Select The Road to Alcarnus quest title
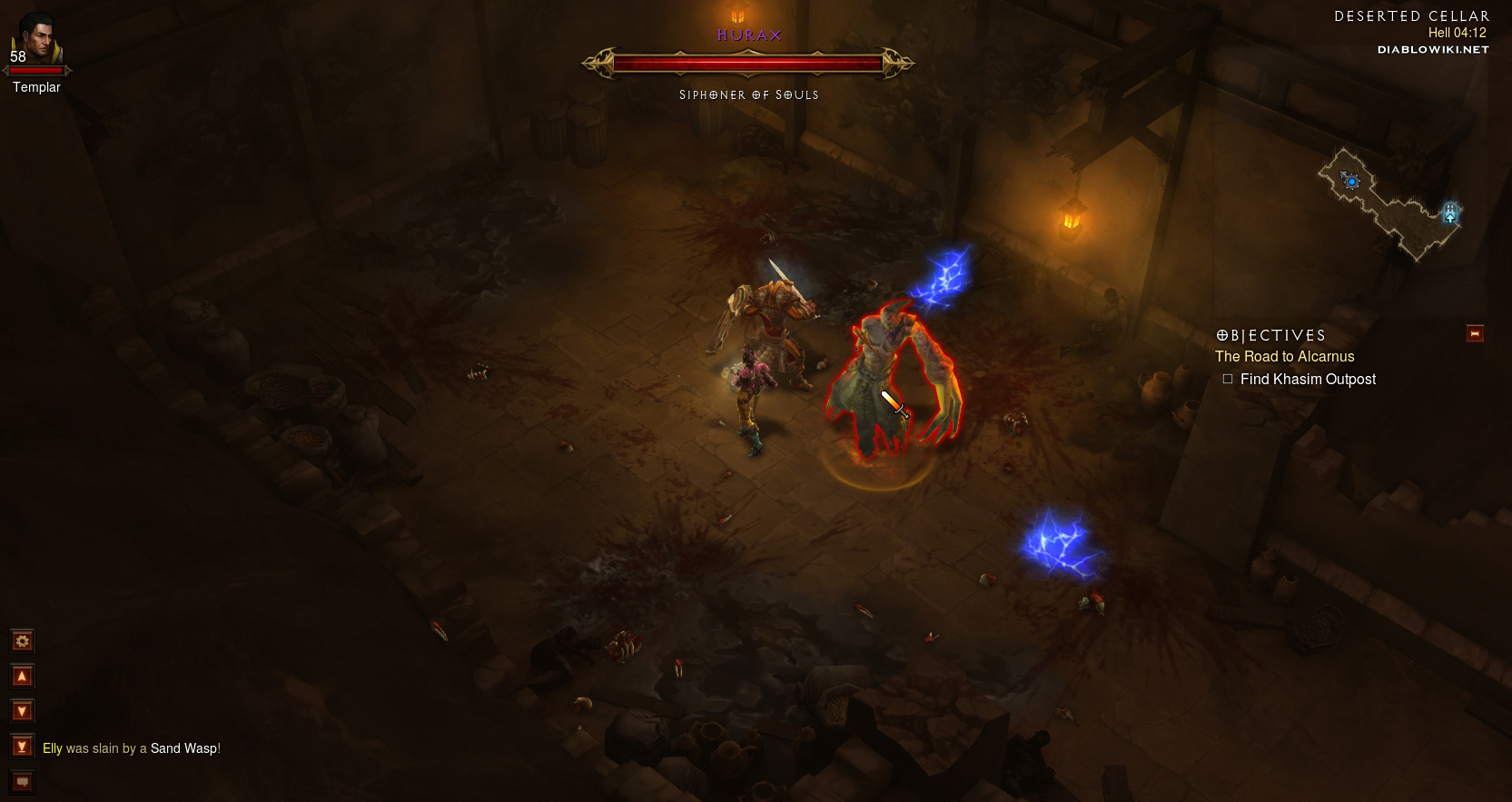Image resolution: width=1512 pixels, height=802 pixels. [x=1284, y=357]
